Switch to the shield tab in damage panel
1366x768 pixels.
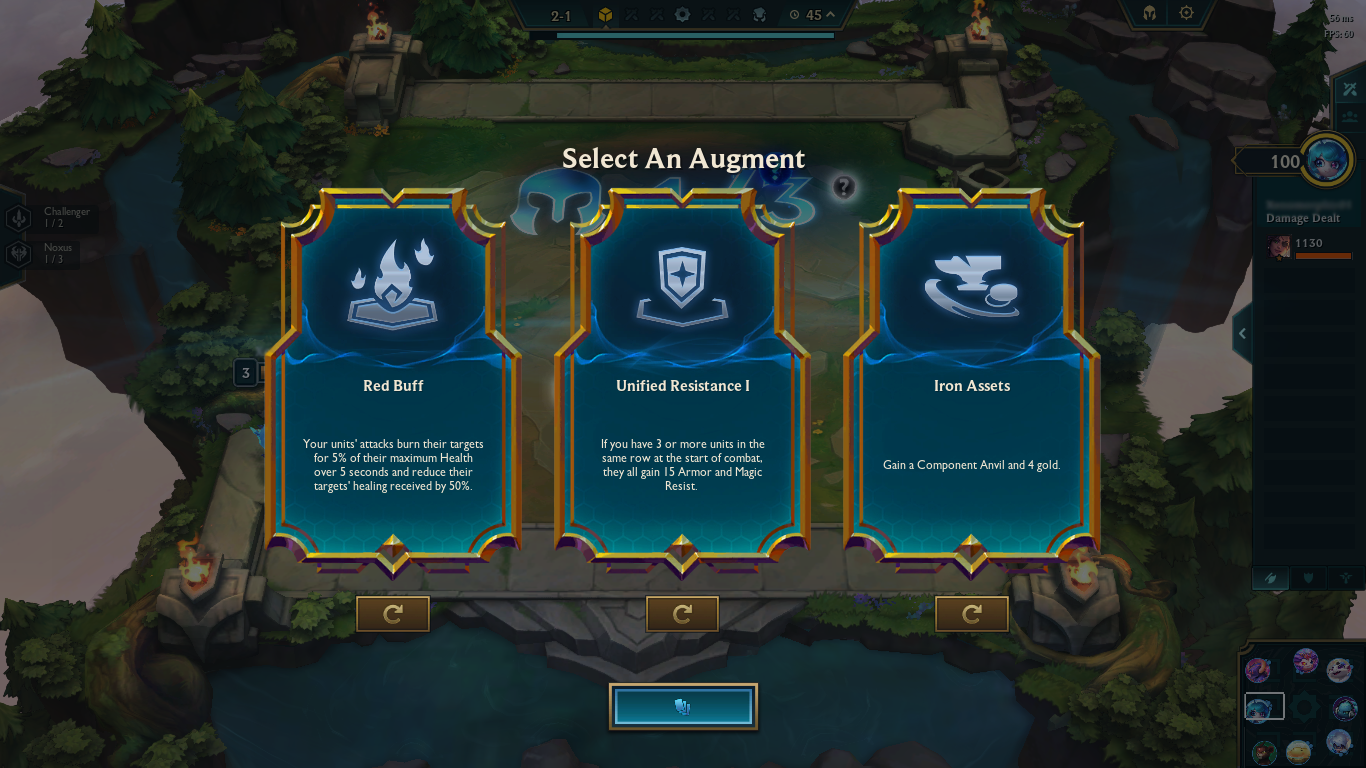pyautogui.click(x=1307, y=578)
